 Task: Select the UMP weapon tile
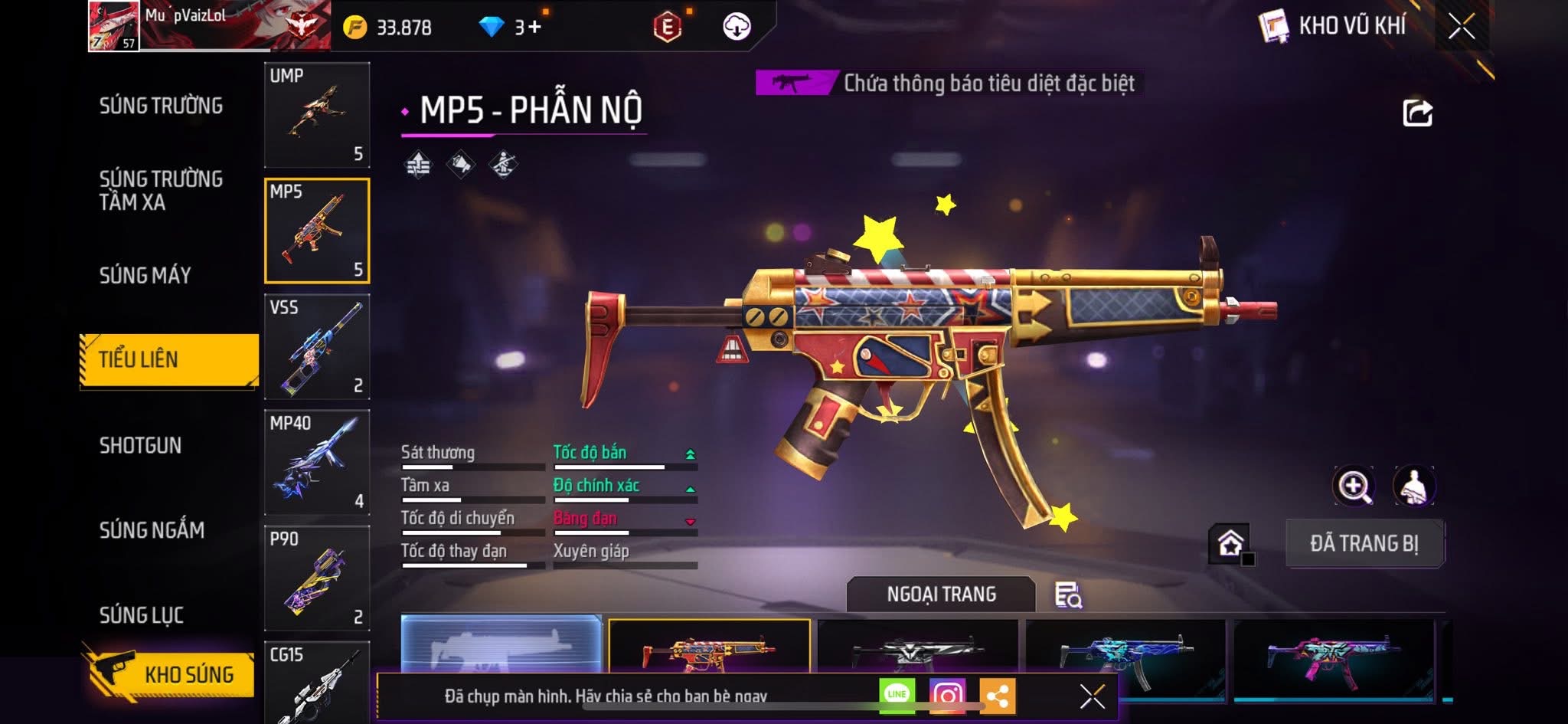tap(317, 115)
